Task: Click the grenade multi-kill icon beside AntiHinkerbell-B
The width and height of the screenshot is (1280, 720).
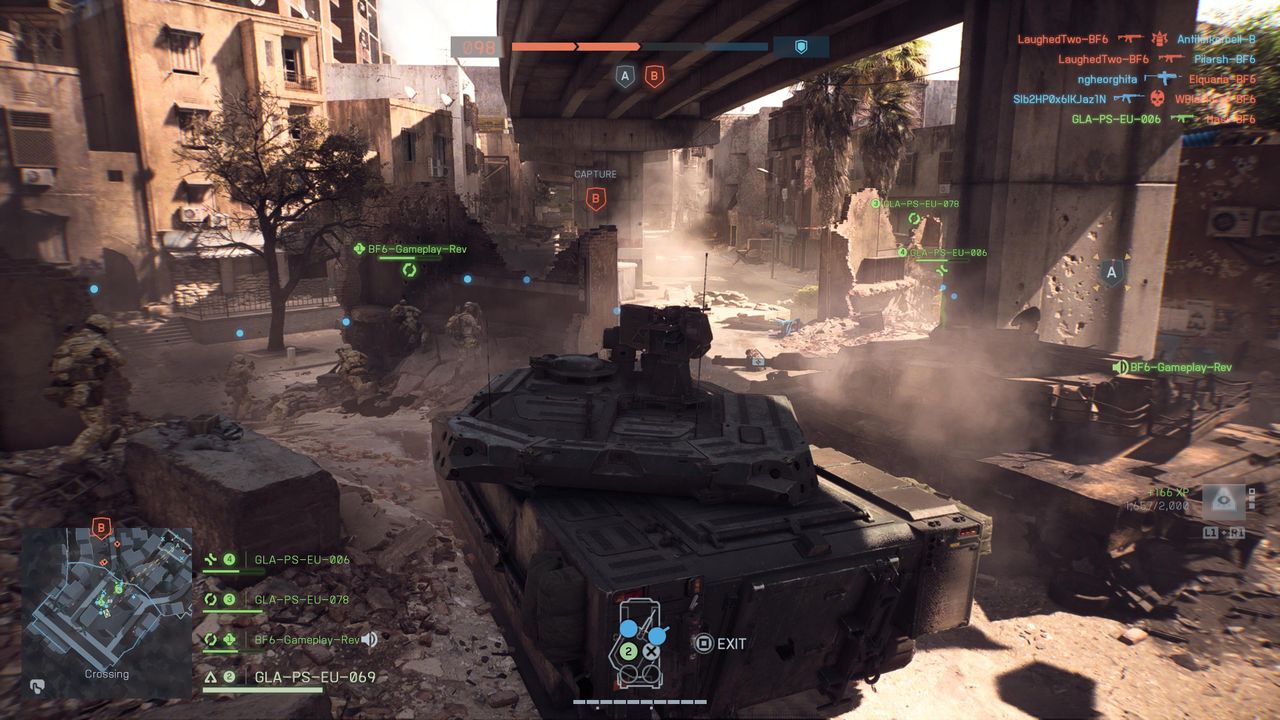Action: pos(1158,40)
